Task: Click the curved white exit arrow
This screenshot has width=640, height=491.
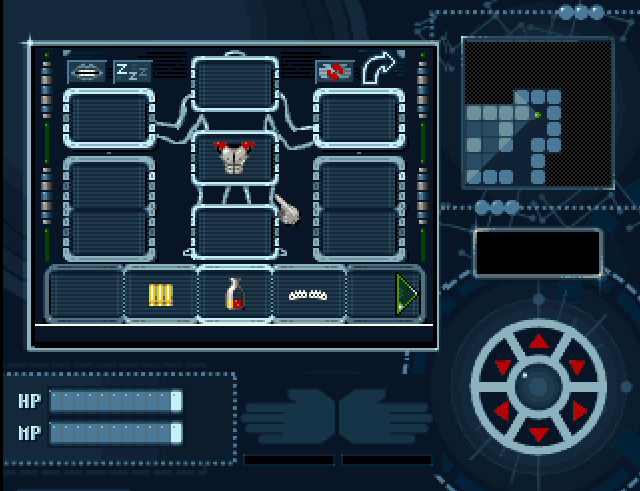Action: pos(379,70)
